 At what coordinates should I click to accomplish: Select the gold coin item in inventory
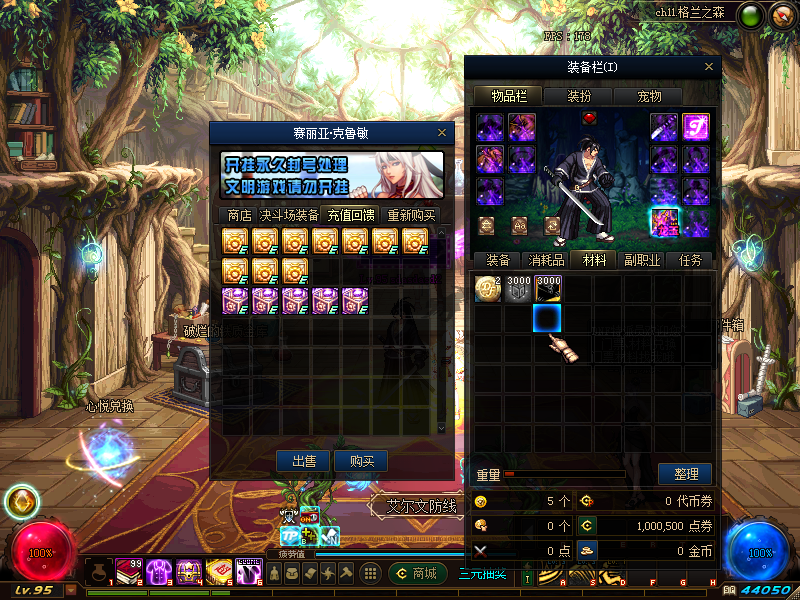487,288
